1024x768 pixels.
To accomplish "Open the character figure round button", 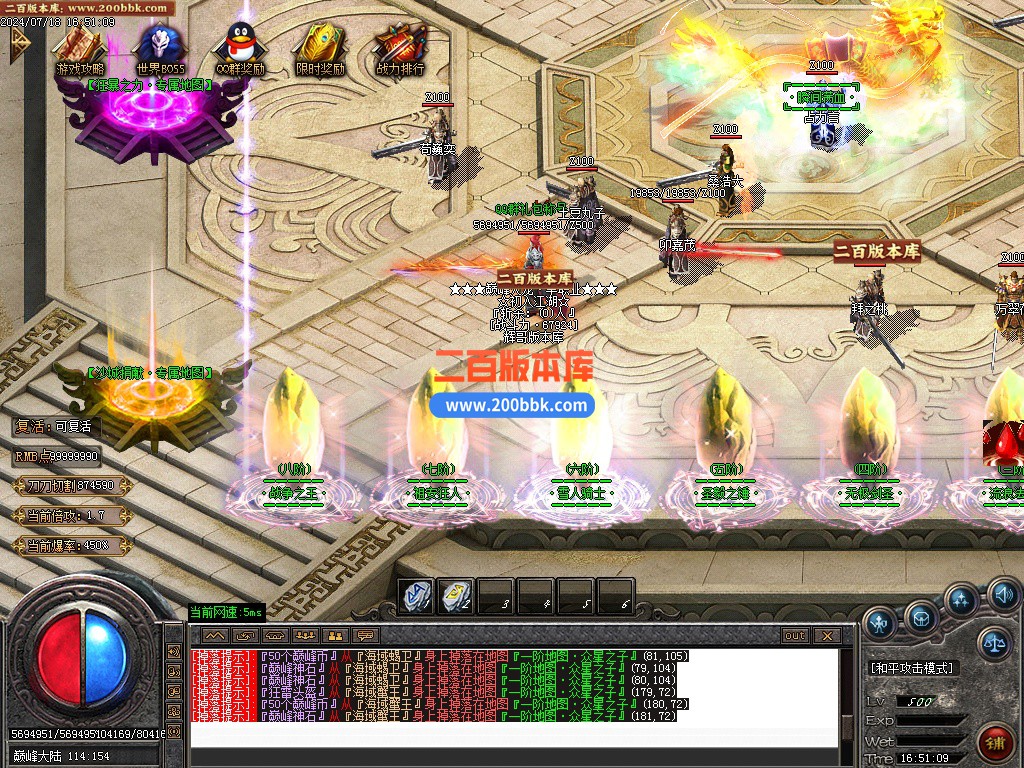I will (879, 622).
